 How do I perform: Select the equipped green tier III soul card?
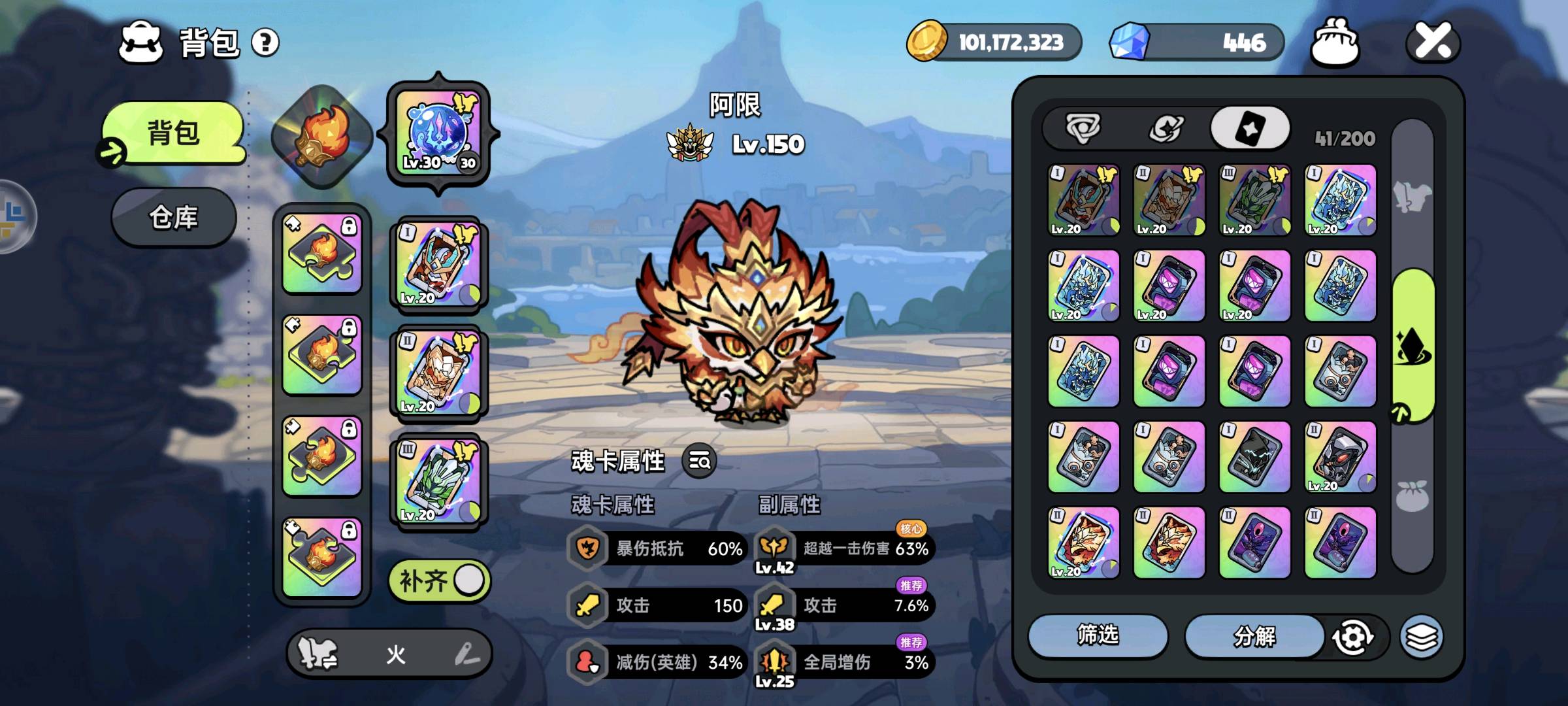pos(438,480)
